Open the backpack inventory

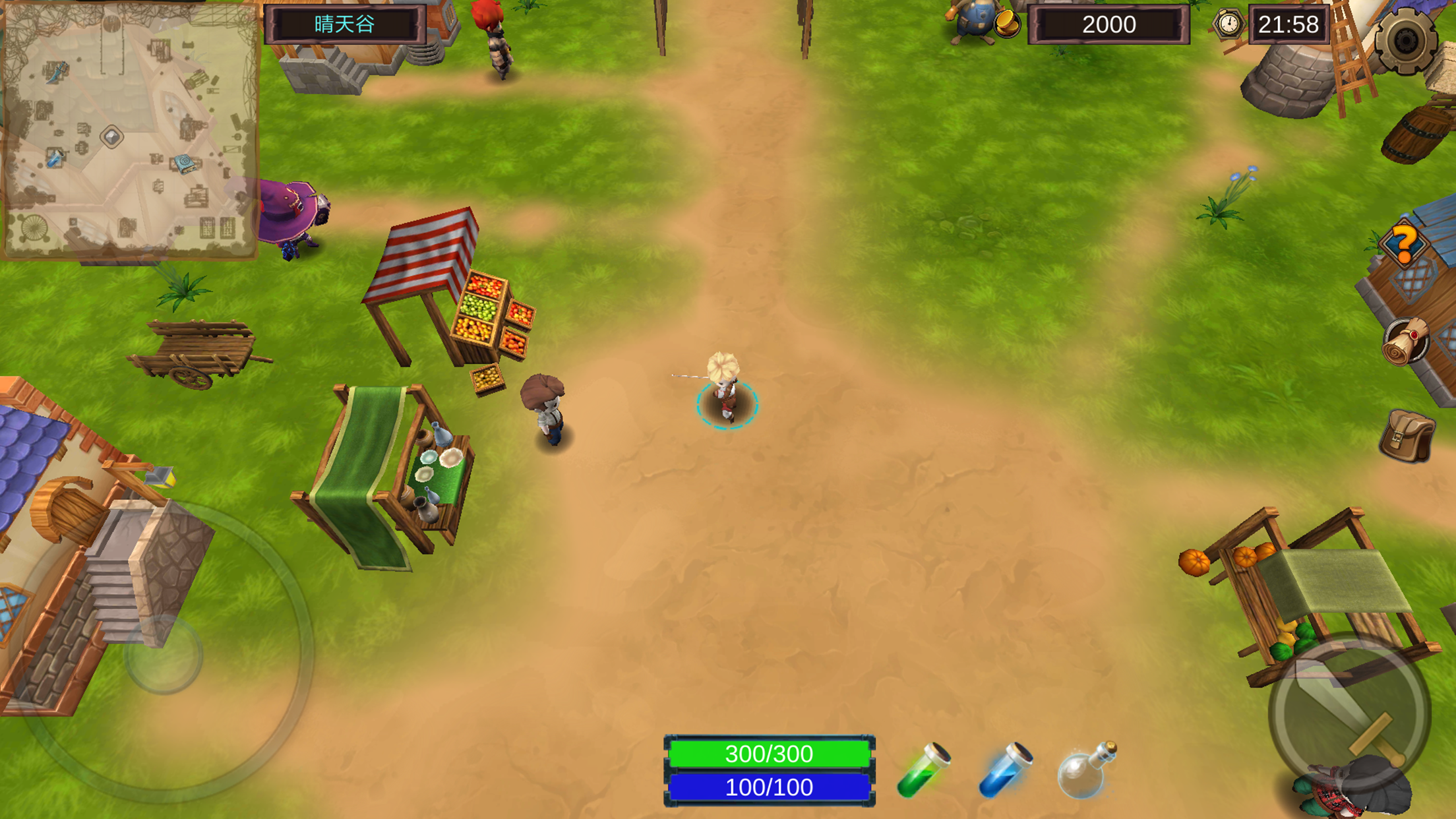1407,435
